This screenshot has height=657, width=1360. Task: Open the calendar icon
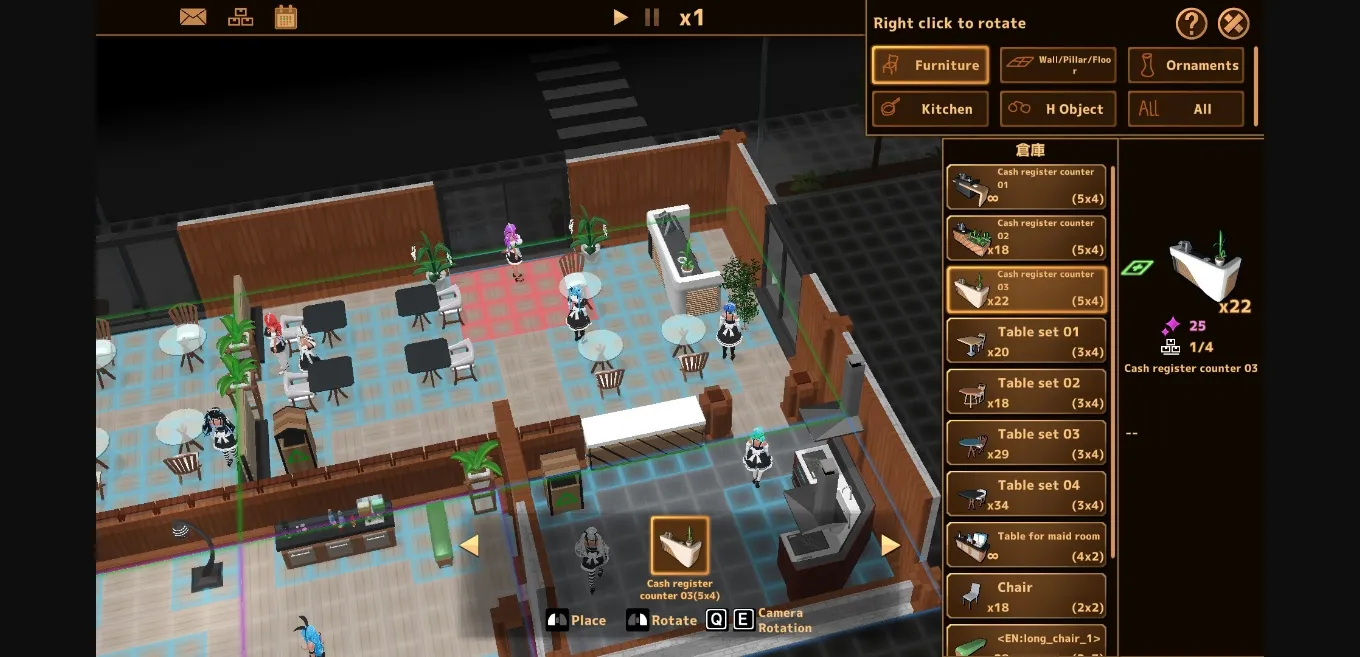pyautogui.click(x=286, y=17)
